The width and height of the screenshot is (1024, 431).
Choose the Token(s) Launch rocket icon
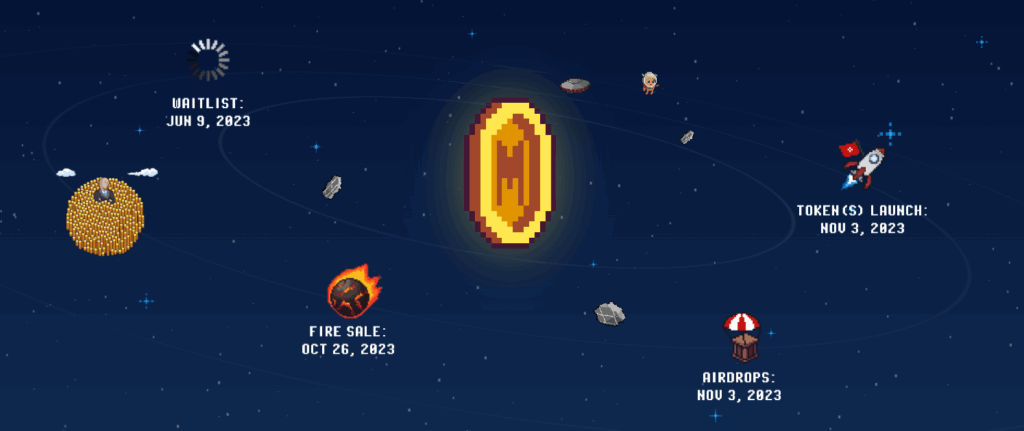[863, 165]
